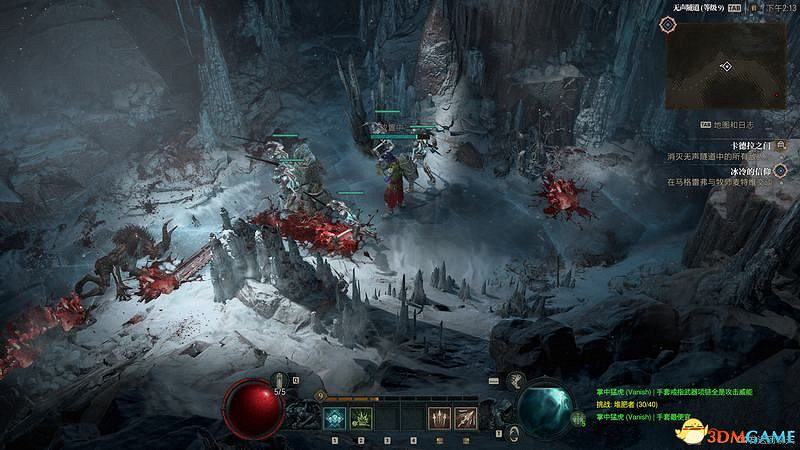Open the dungeon minimap
The width and height of the screenshot is (800, 450).
pyautogui.click(x=725, y=65)
